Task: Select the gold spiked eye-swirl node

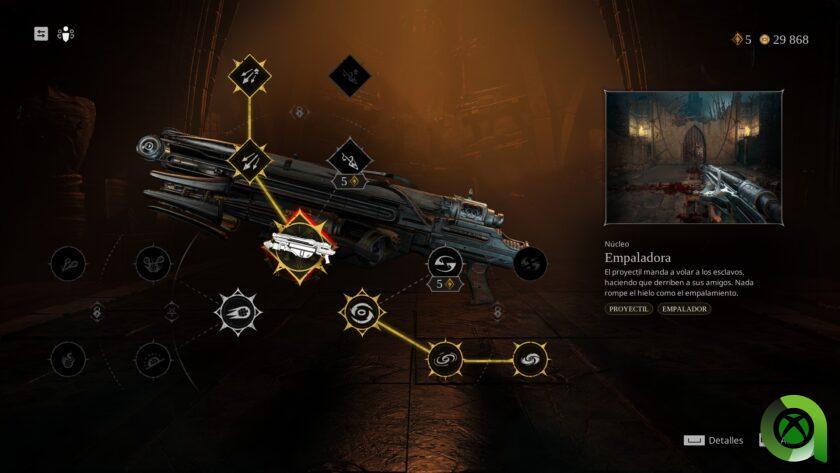Action: [361, 312]
